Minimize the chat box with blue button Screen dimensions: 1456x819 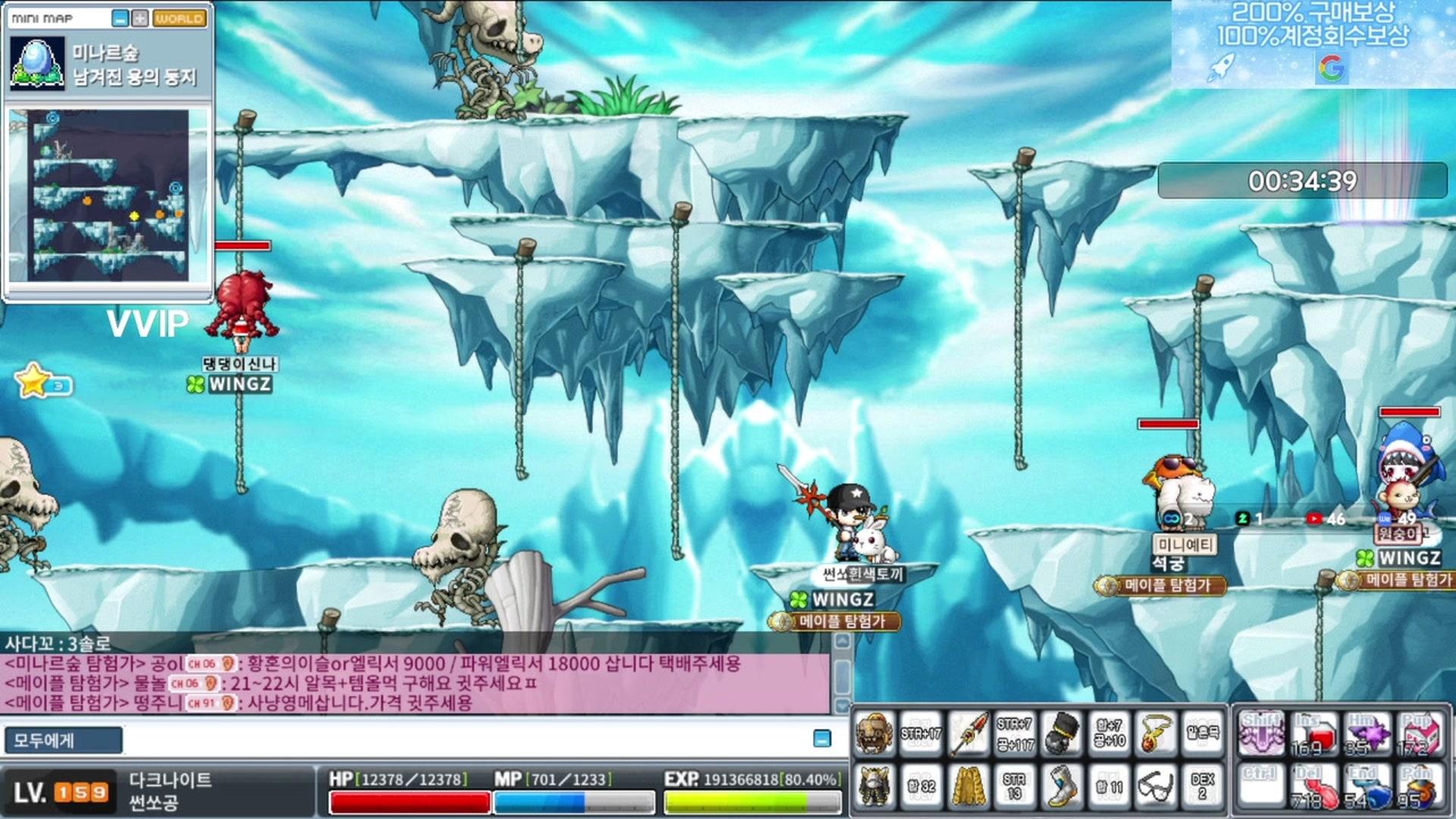821,739
